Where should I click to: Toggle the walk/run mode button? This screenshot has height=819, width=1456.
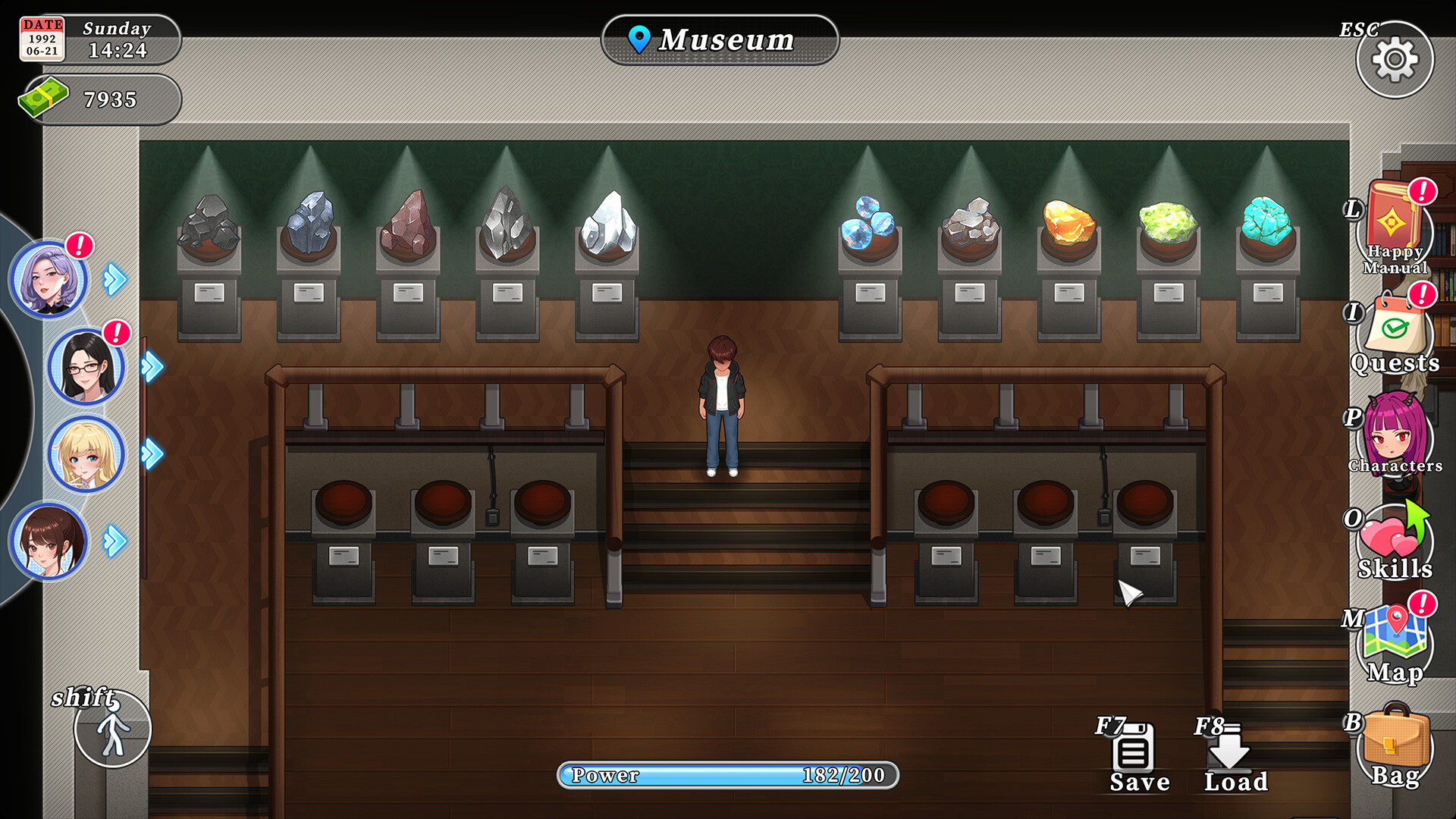113,730
